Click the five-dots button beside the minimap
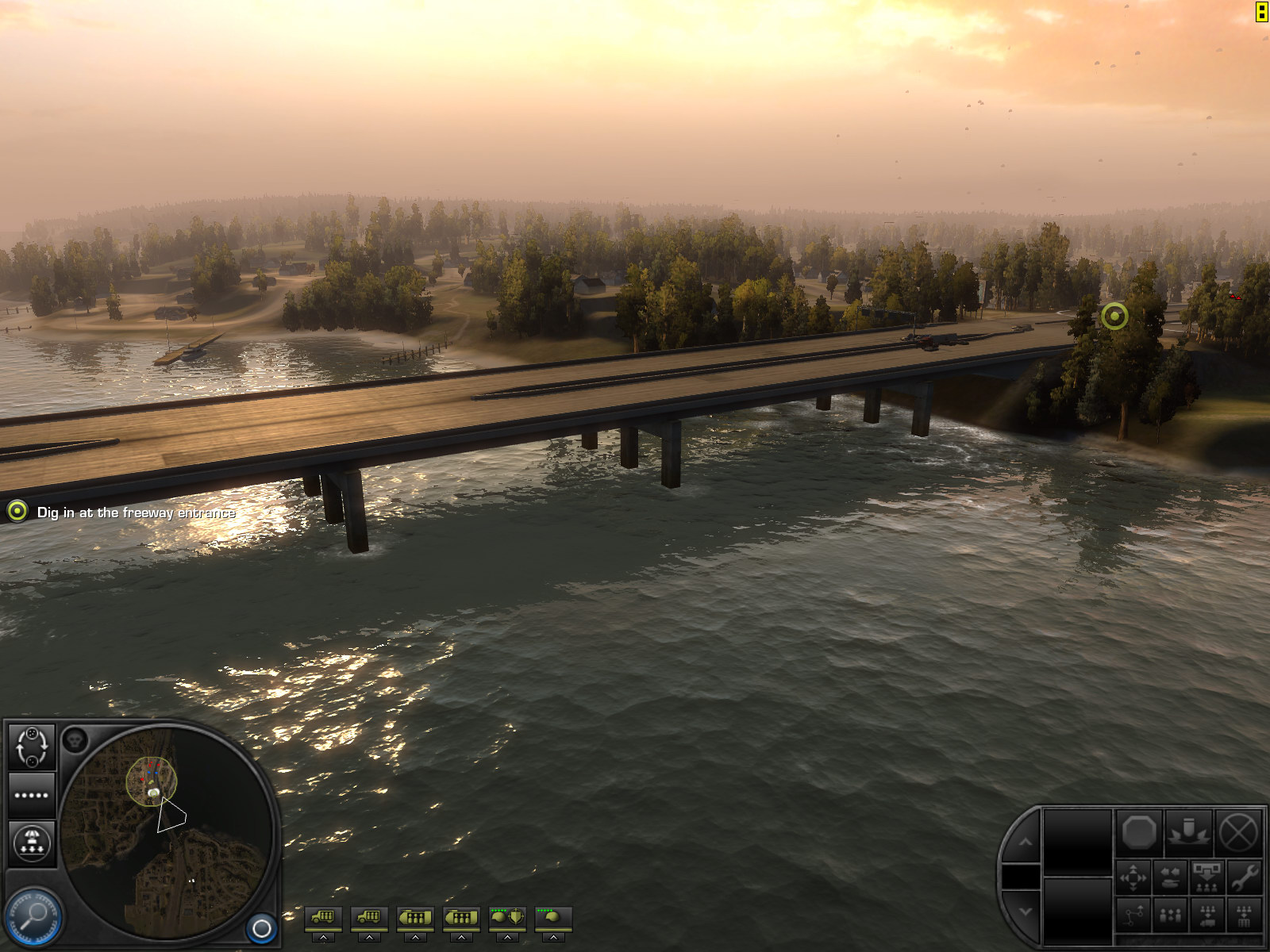Viewport: 1270px width, 952px height. click(32, 795)
